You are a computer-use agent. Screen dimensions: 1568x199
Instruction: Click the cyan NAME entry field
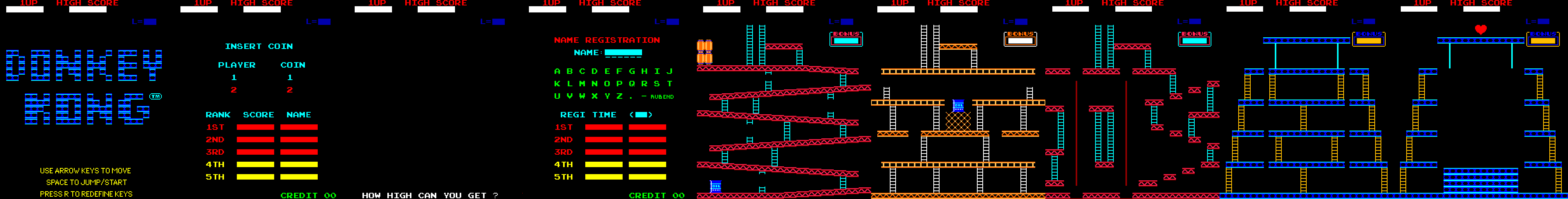(623, 53)
